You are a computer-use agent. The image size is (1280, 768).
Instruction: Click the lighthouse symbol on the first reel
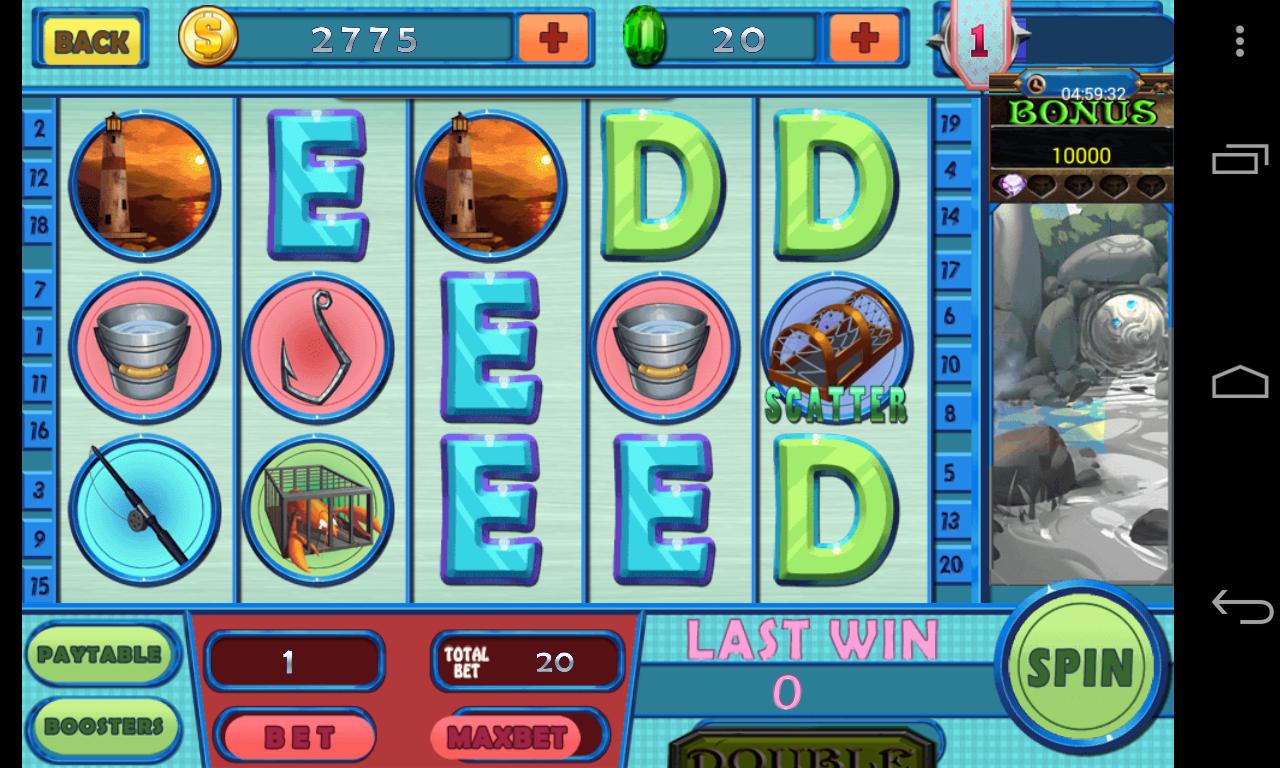[143, 185]
